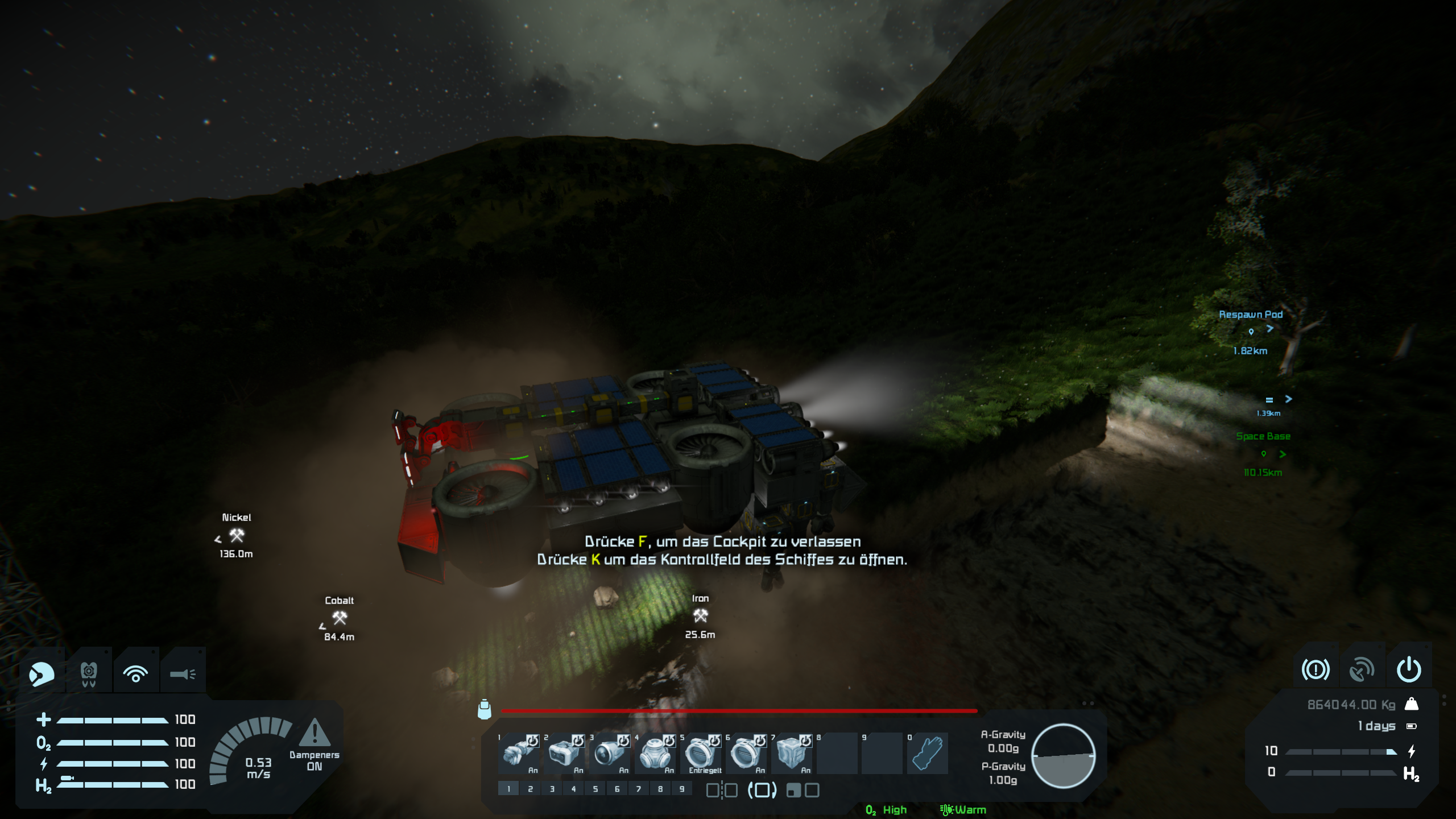Select the drill in toolbar slot 1
Screen dimensions: 1456x819
518,753
